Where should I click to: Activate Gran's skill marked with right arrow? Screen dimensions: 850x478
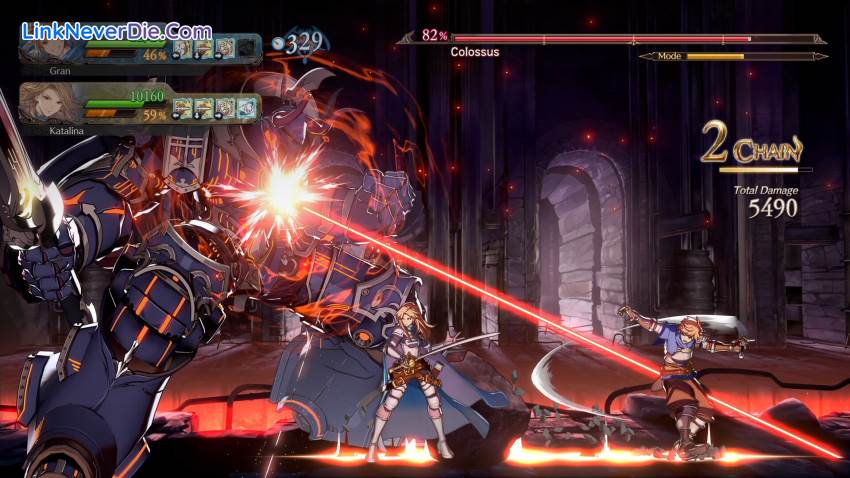(x=225, y=48)
